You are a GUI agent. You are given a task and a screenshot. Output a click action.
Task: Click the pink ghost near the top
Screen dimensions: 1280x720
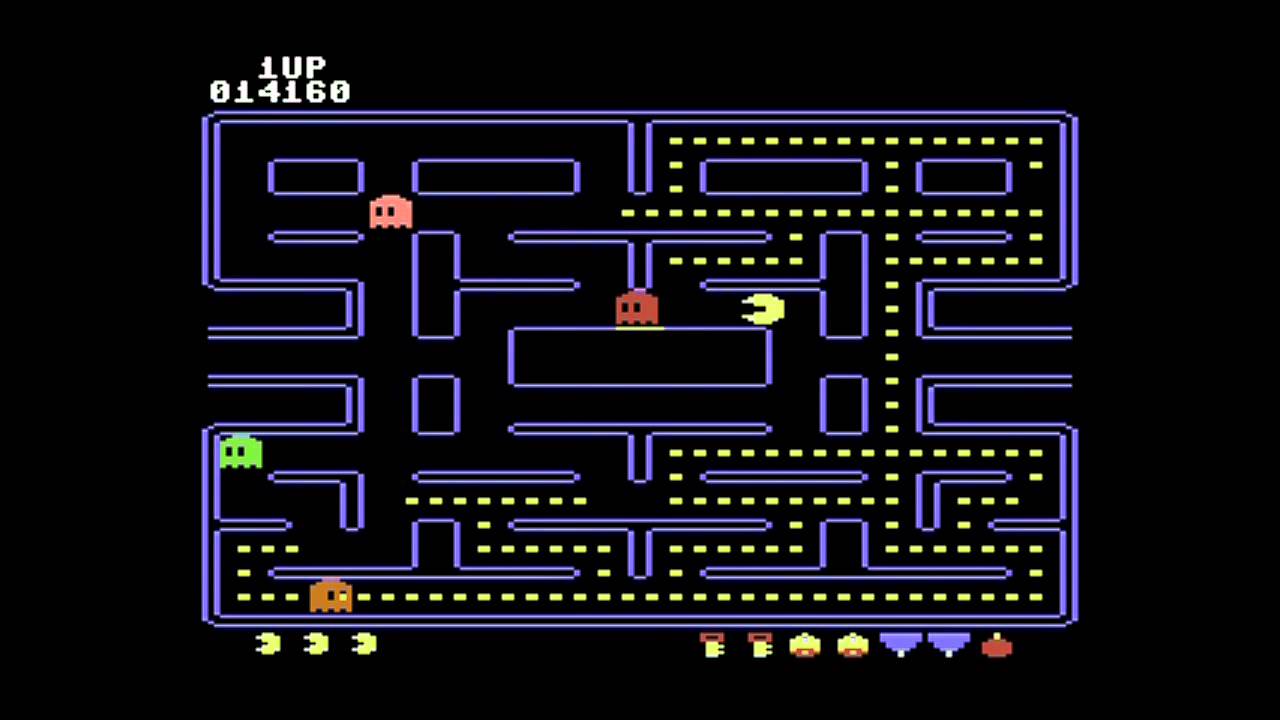click(x=390, y=212)
